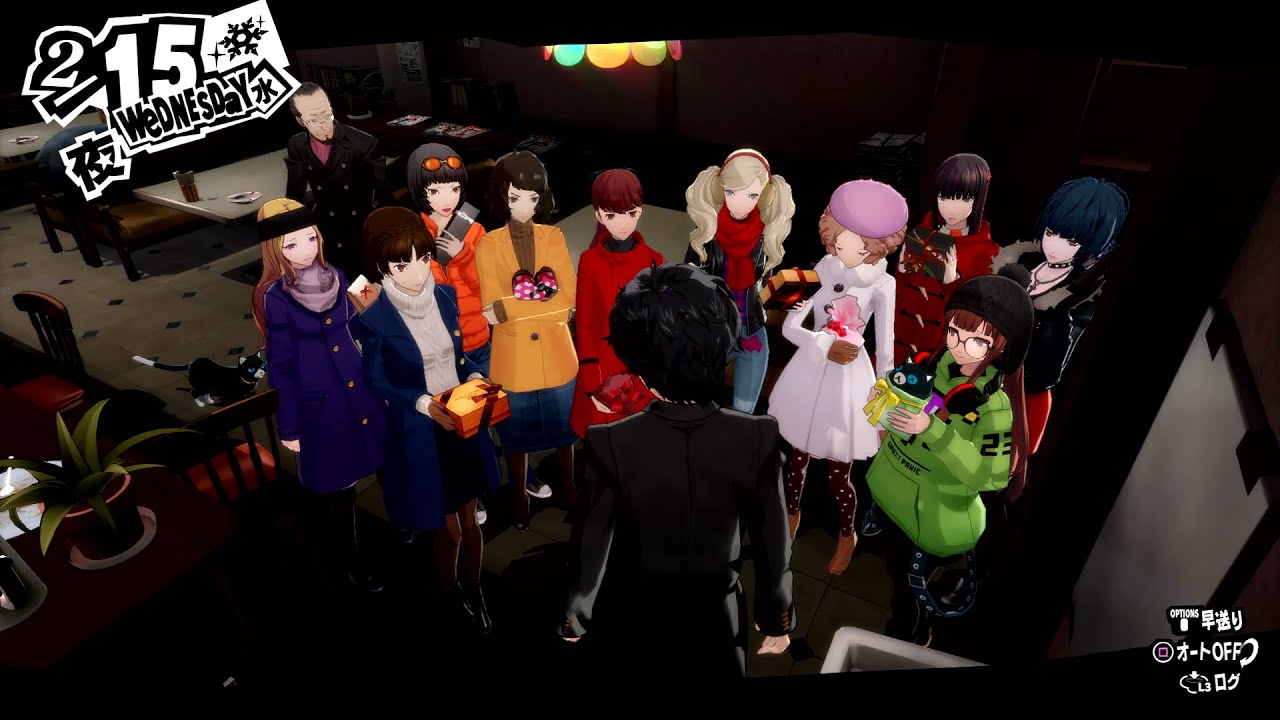This screenshot has width=1280, height=720.
Task: Select the OPTIONS button prompt icon
Action: pyautogui.click(x=1184, y=620)
